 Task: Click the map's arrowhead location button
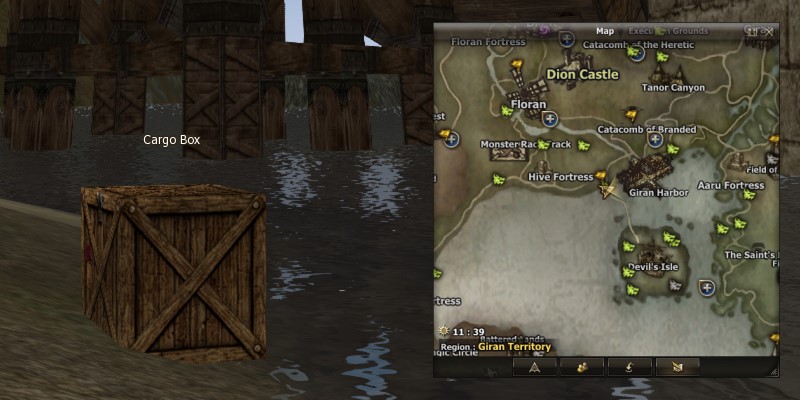click(534, 367)
